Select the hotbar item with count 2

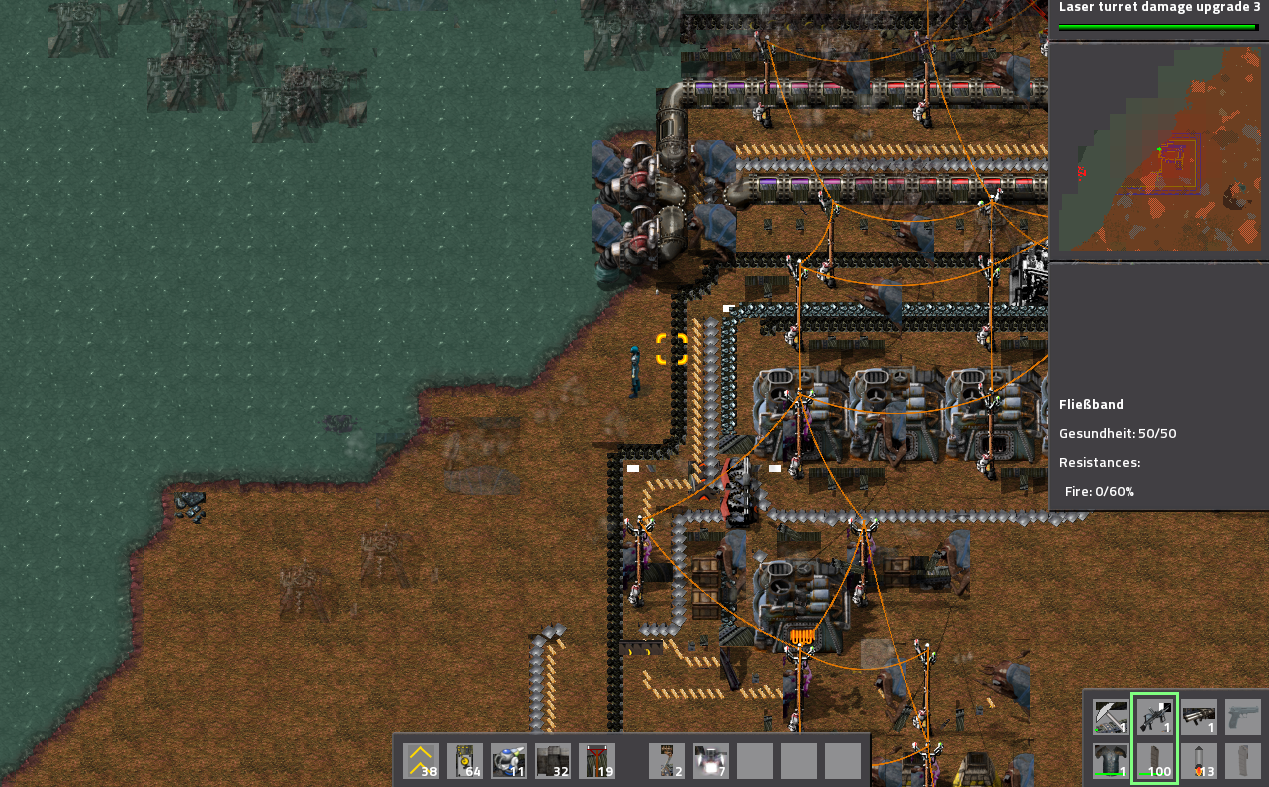[x=667, y=761]
